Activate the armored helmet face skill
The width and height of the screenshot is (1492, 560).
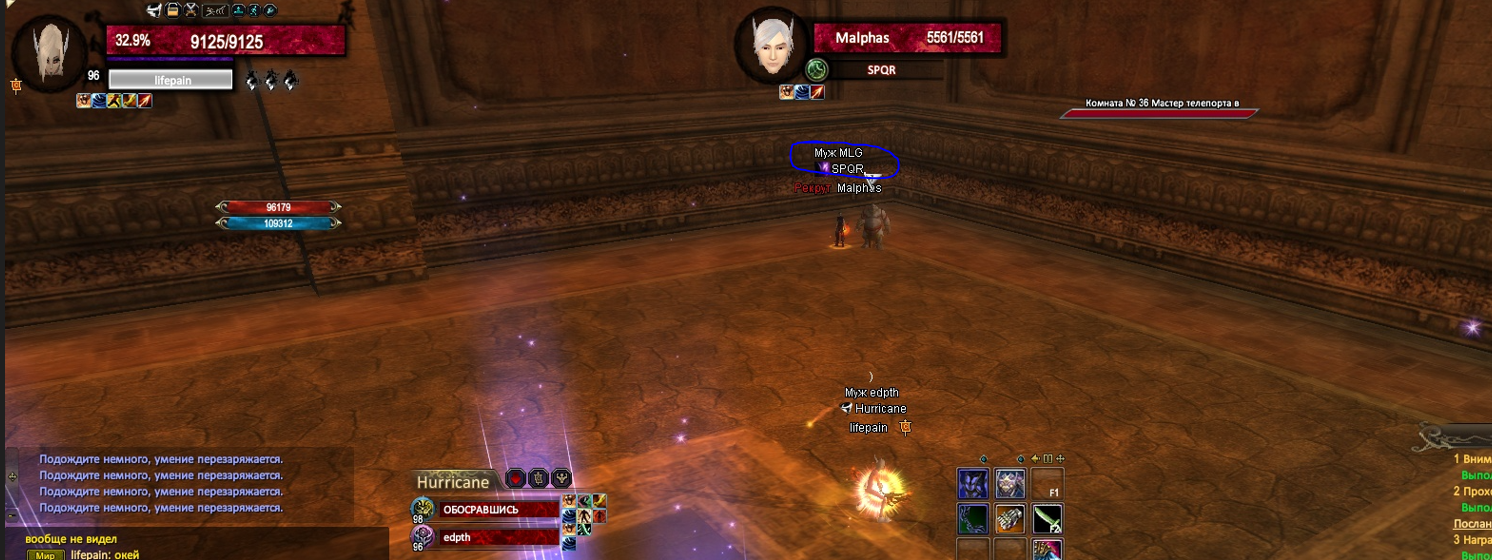click(1009, 484)
